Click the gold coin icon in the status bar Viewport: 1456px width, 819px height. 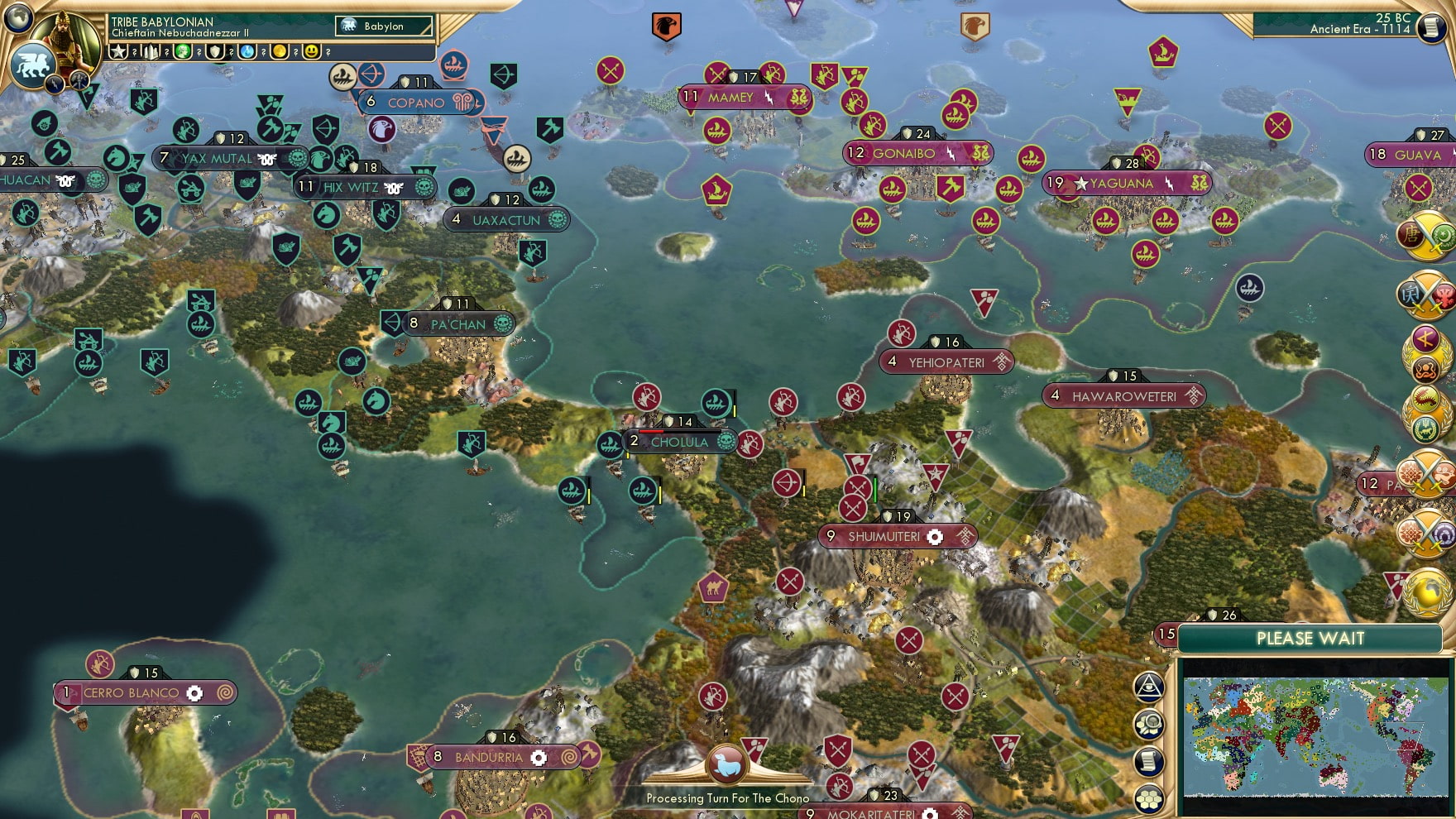[x=280, y=52]
